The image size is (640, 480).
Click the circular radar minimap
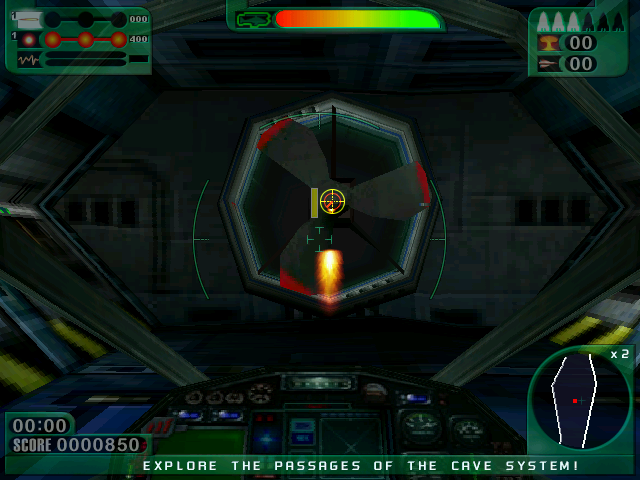pyautogui.click(x=580, y=399)
